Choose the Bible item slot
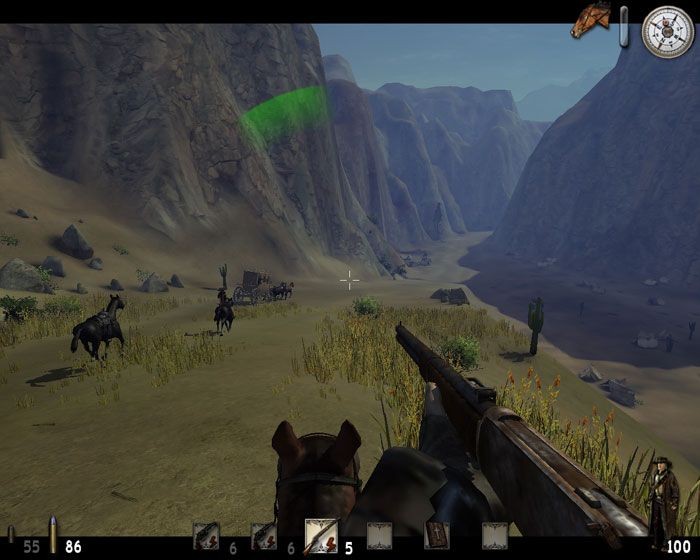Screen dimensions: 700x560 click(x=437, y=536)
